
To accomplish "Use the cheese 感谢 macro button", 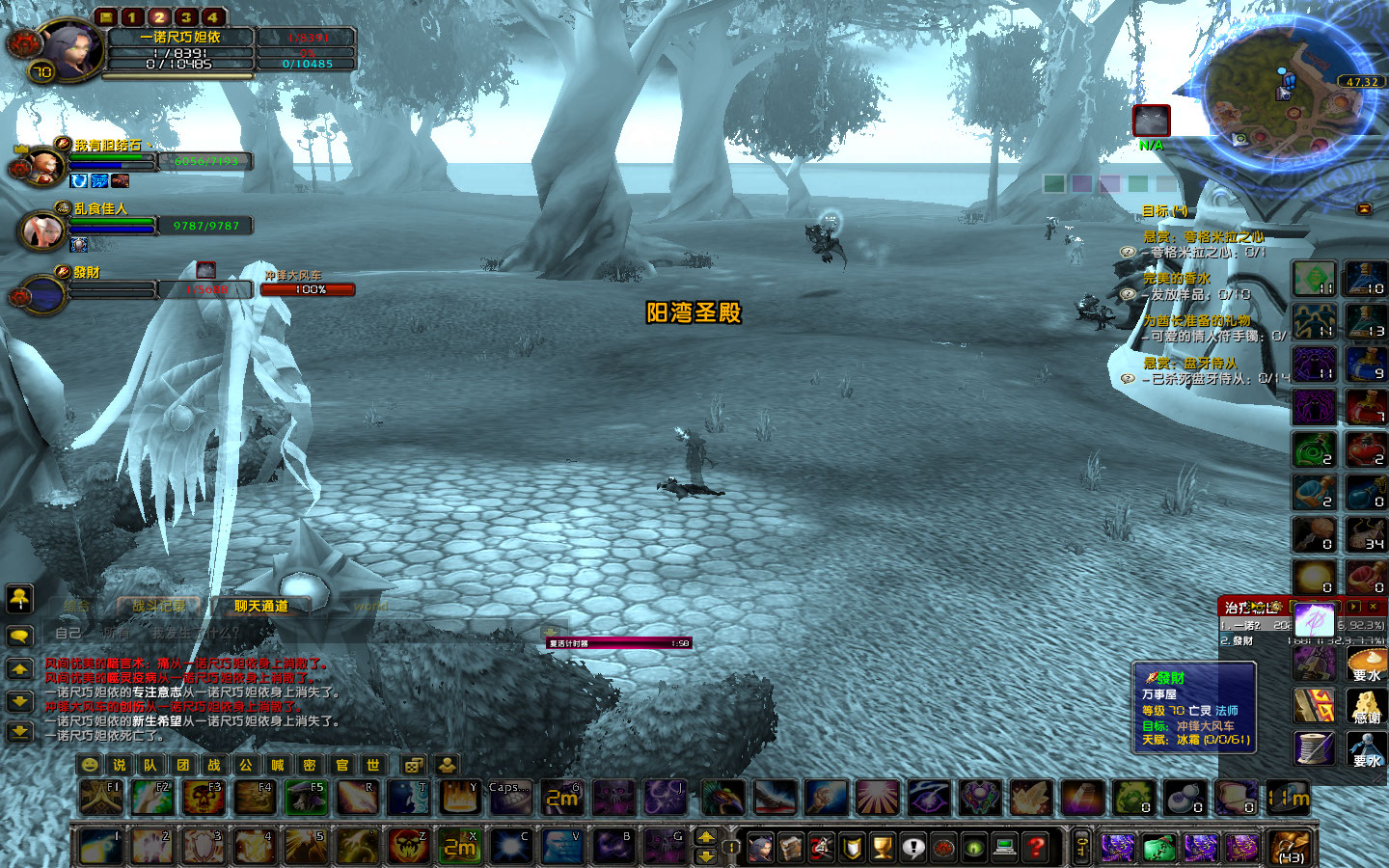I will click(1366, 707).
